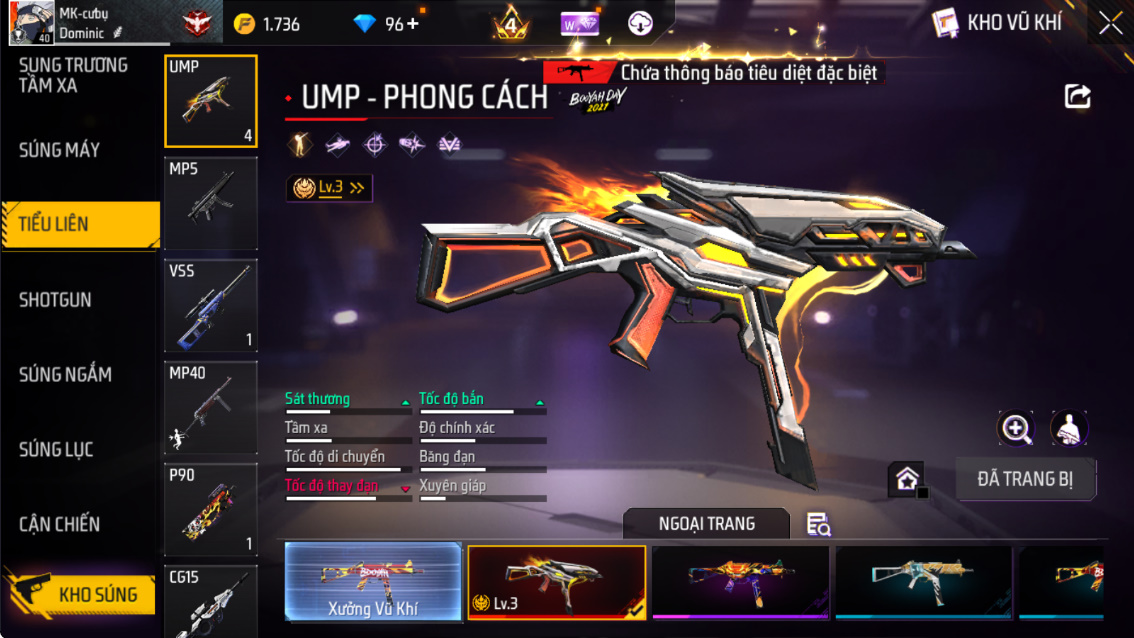Open the Xưởng Vũ Khí skin card
The width and height of the screenshot is (1134, 638).
tap(373, 582)
